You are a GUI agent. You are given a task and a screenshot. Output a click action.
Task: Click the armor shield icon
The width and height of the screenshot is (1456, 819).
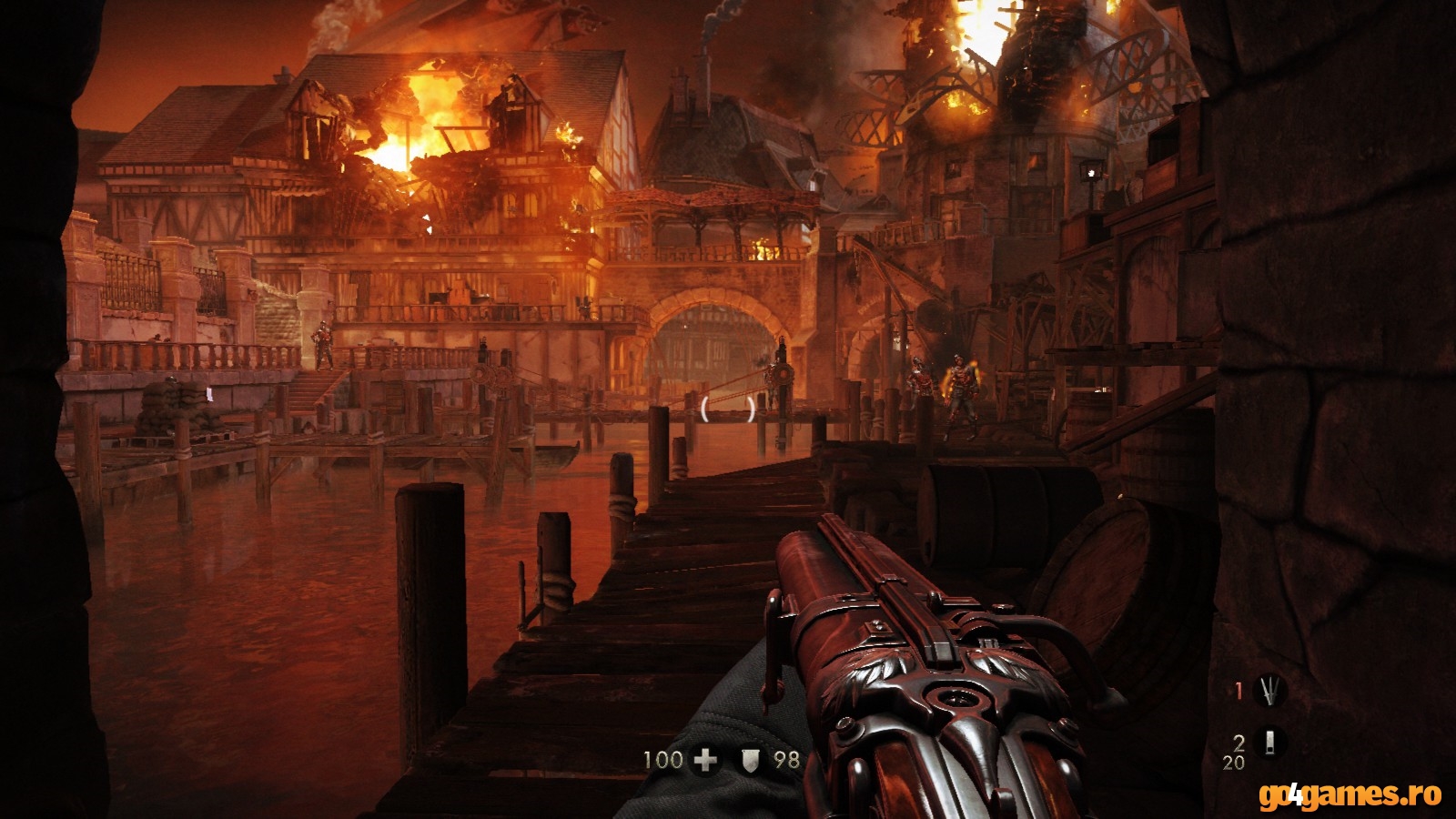[x=750, y=759]
